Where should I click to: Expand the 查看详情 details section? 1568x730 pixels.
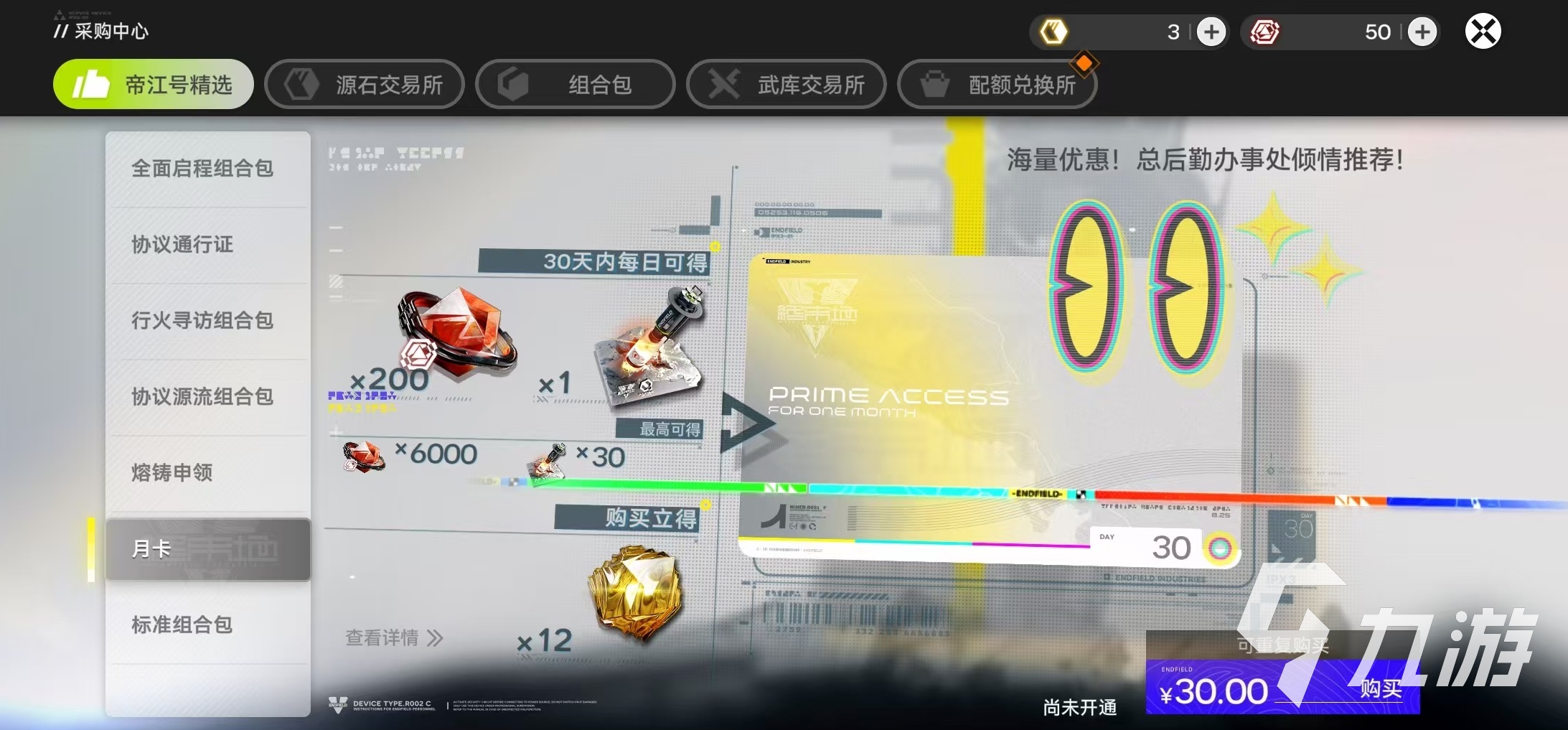tap(393, 638)
